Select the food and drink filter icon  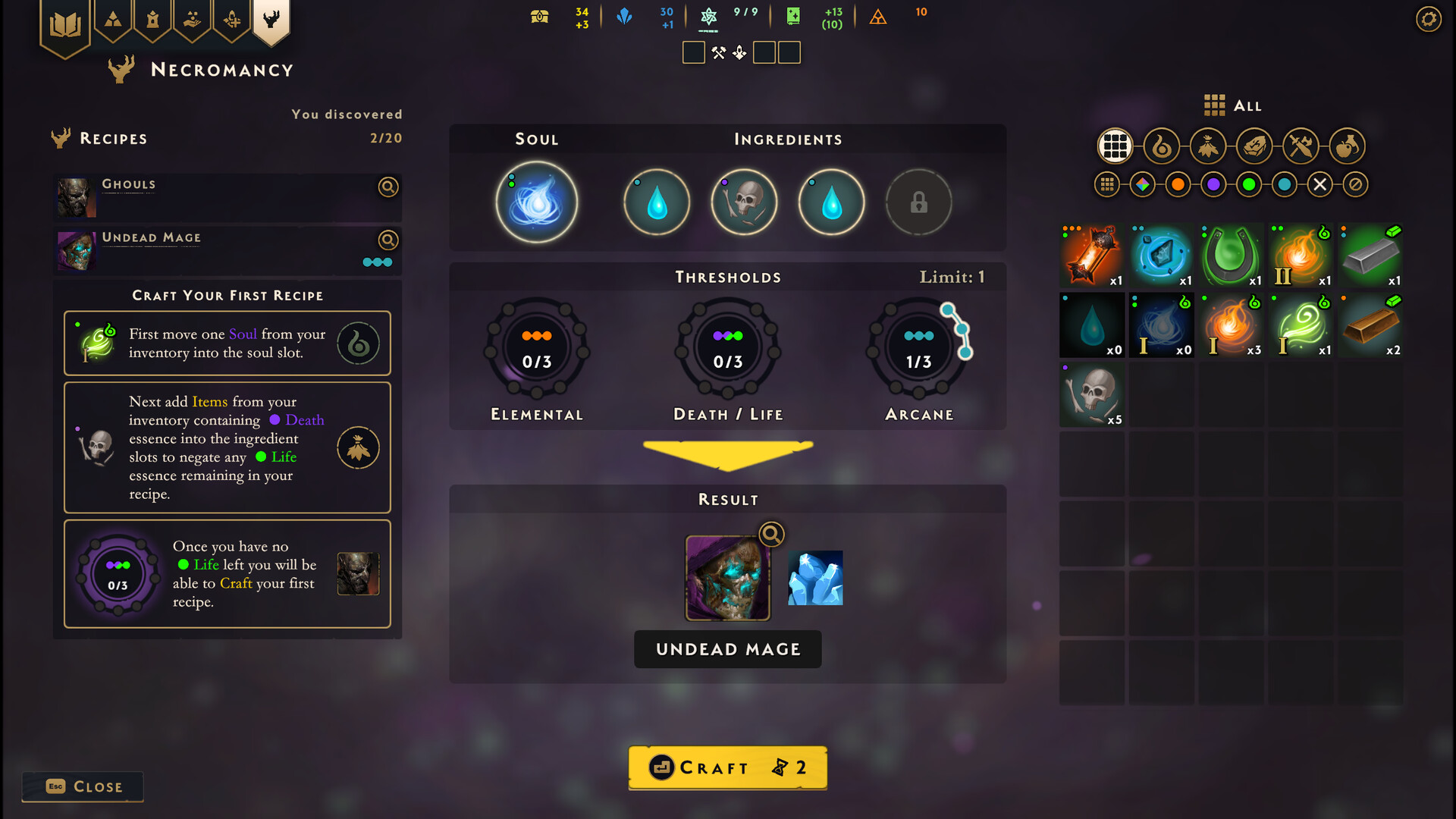tap(1348, 146)
